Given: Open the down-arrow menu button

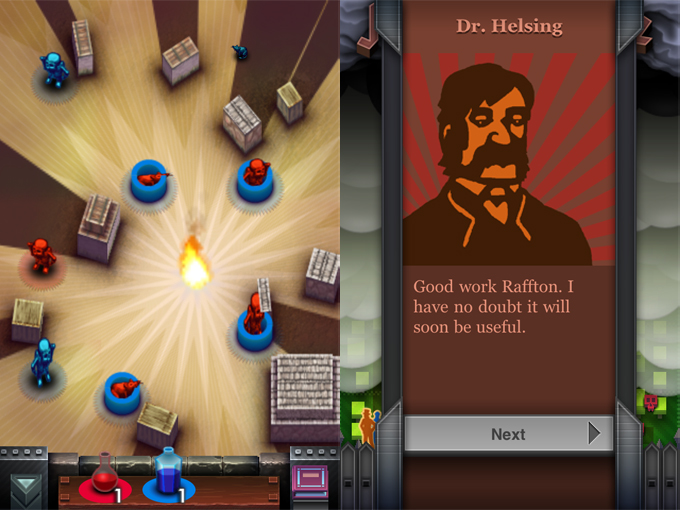Looking at the screenshot, I should click(x=24, y=486).
